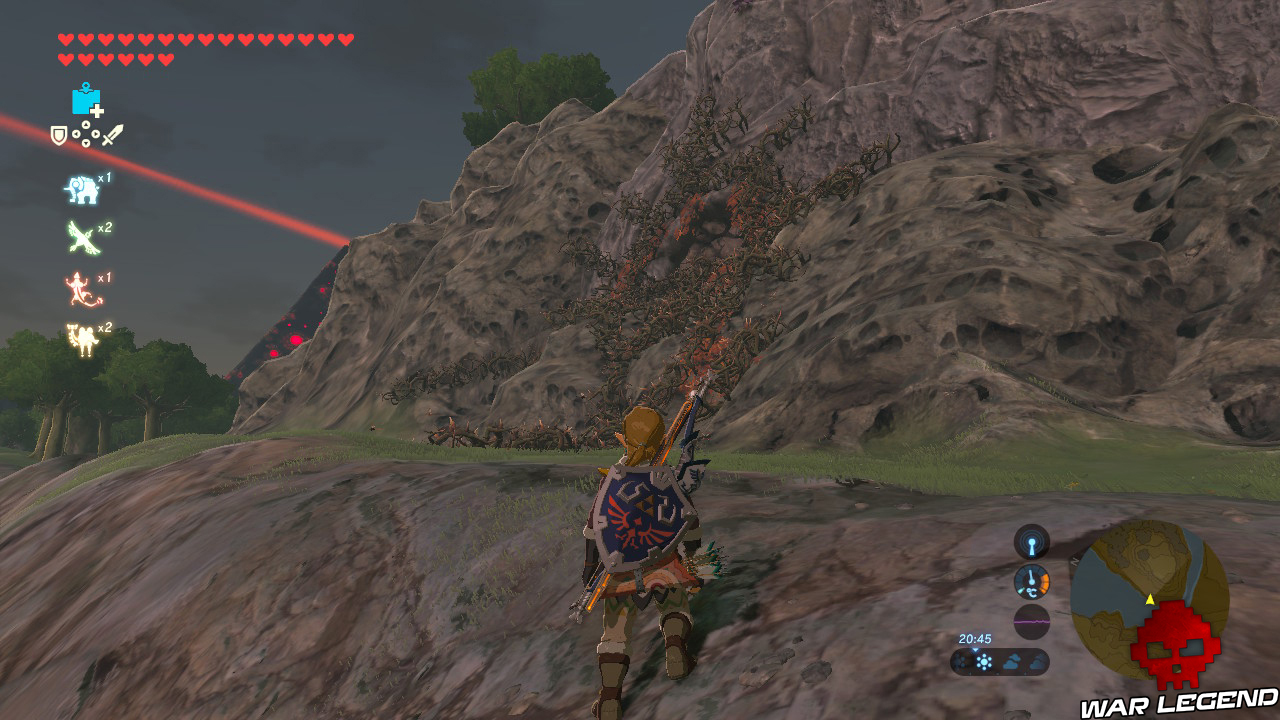The width and height of the screenshot is (1280, 720).
Task: Select Revali's Gale bird ability icon
Action: (x=82, y=237)
